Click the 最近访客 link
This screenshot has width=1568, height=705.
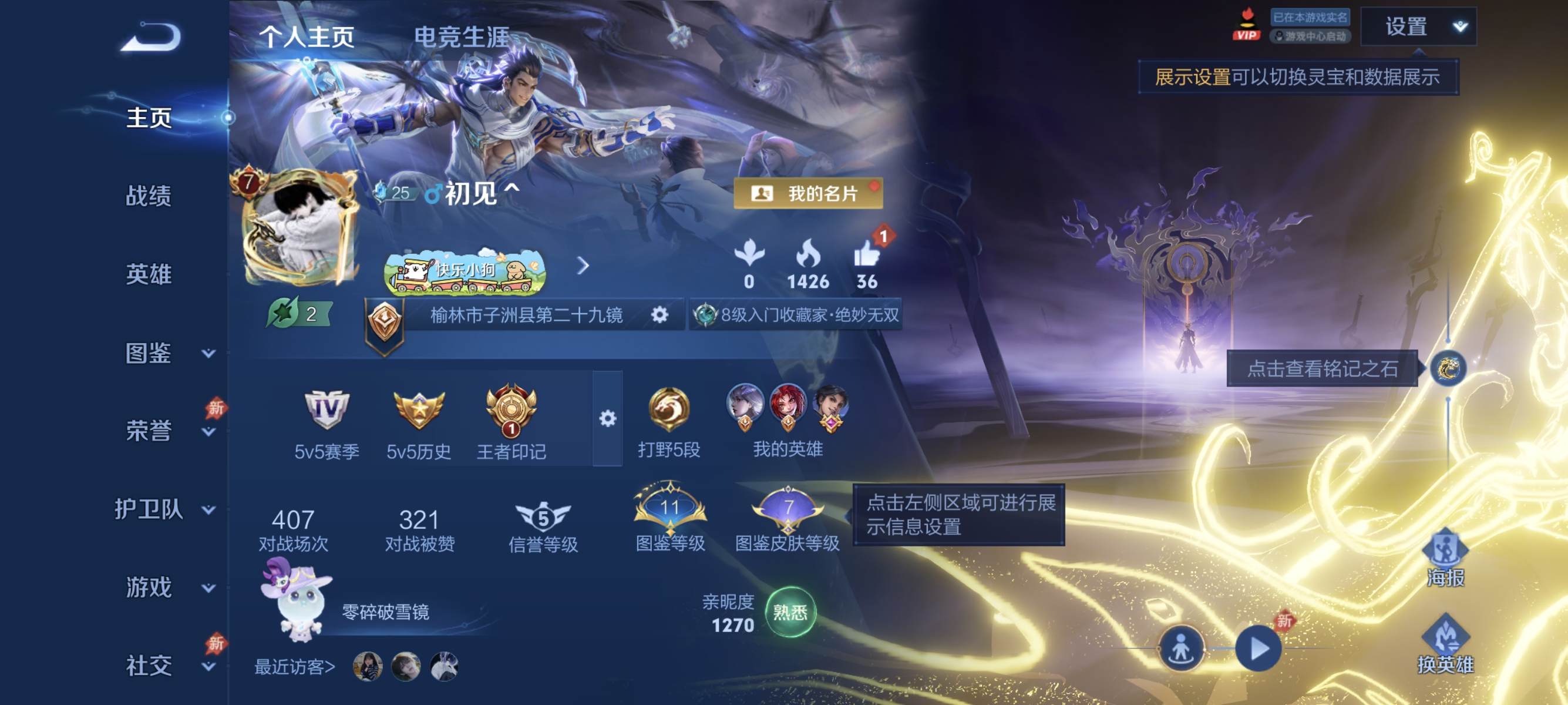[x=294, y=666]
